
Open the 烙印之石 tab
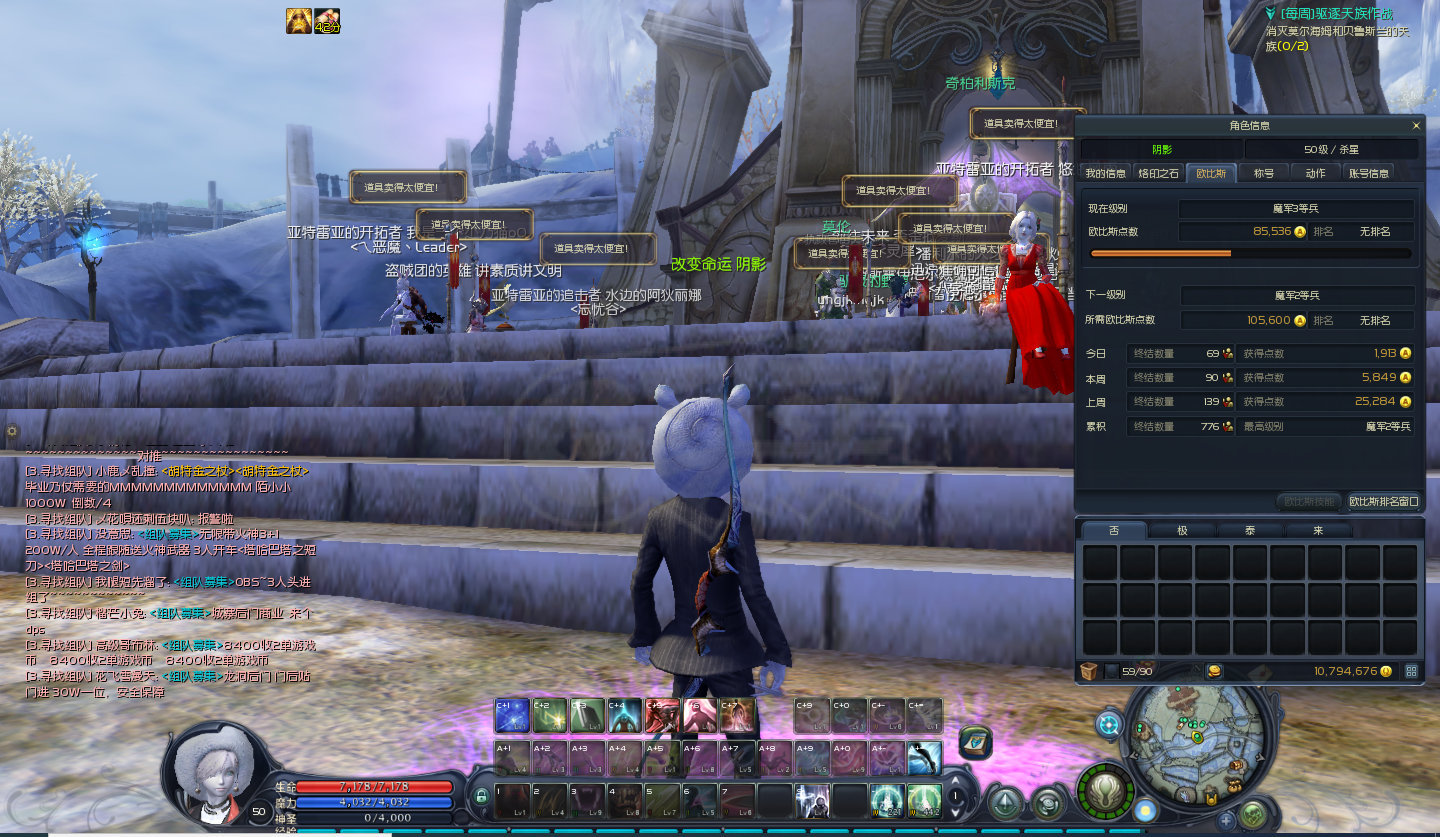[x=1158, y=173]
